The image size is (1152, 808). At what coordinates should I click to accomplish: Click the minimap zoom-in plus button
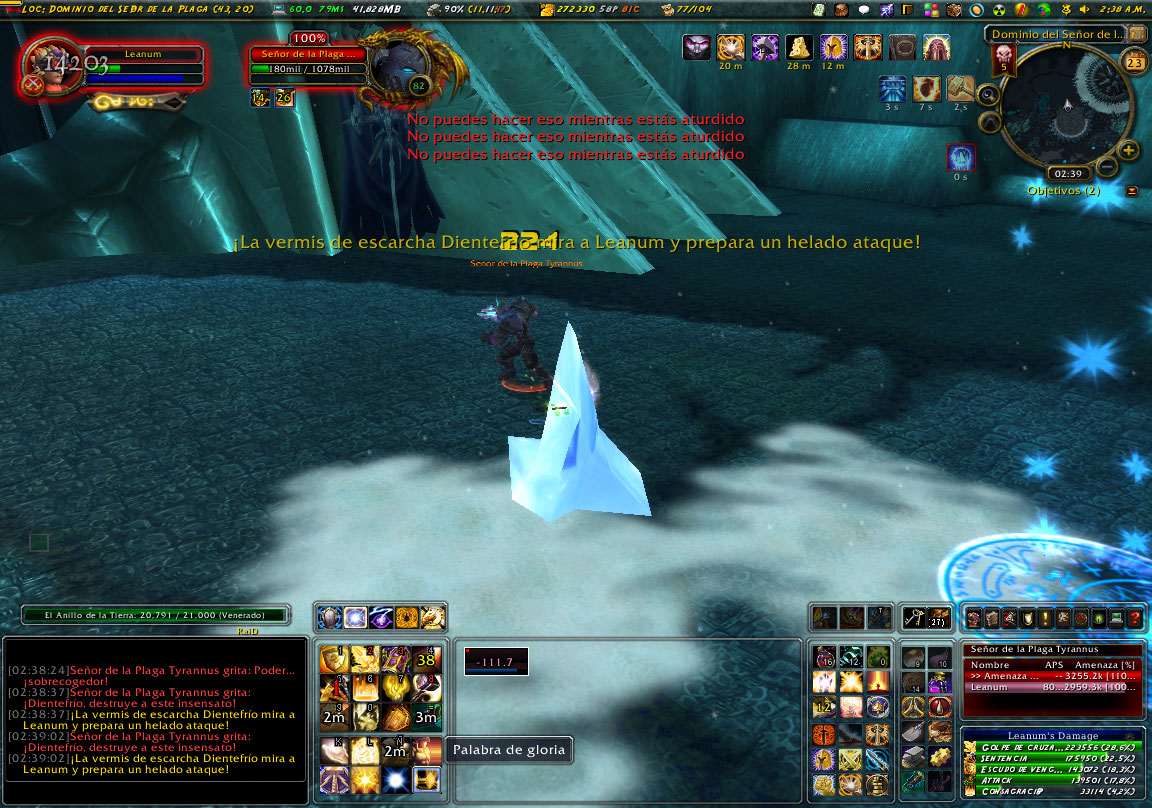click(x=1129, y=151)
